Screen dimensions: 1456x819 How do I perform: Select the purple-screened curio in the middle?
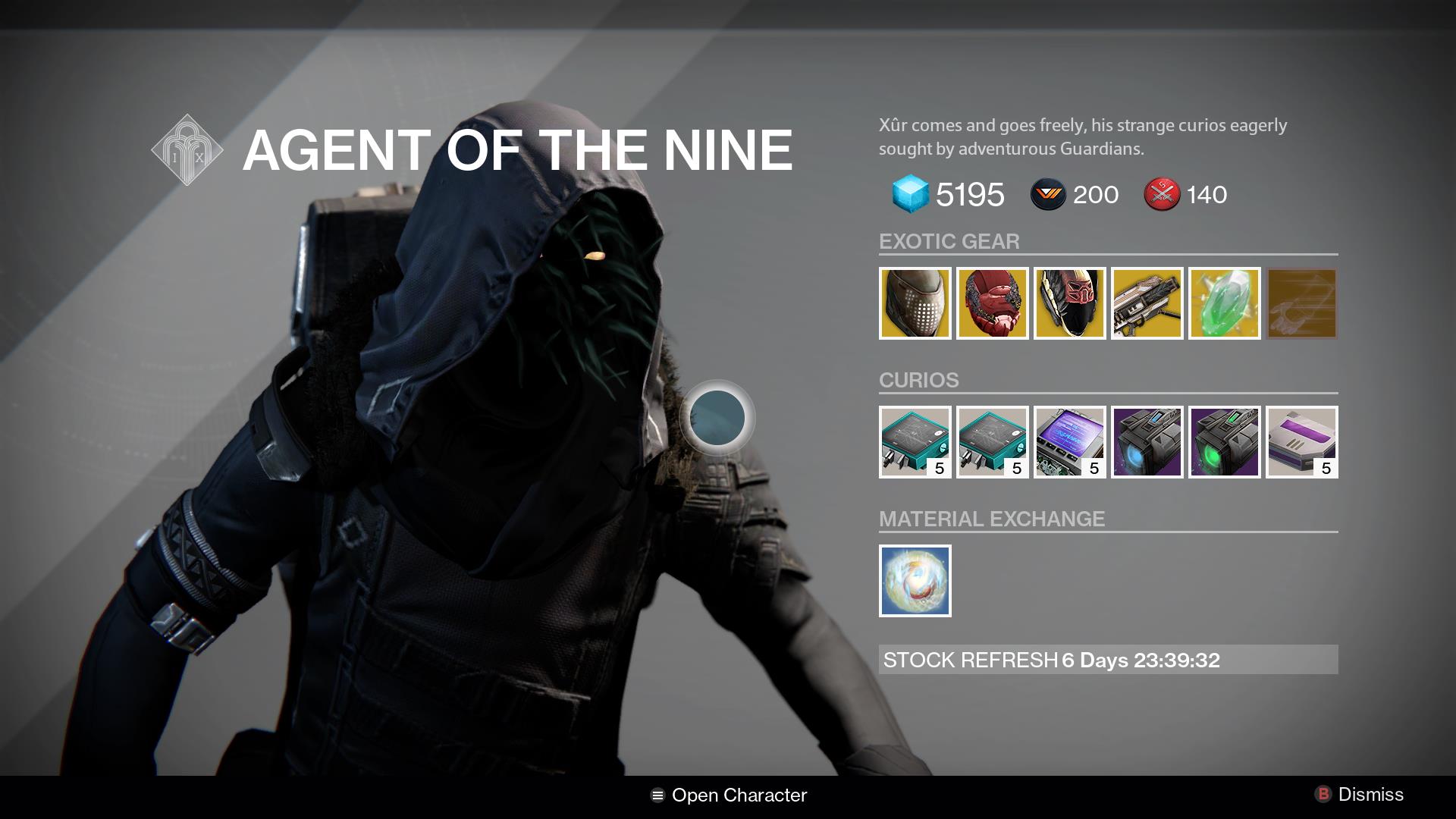click(1069, 443)
